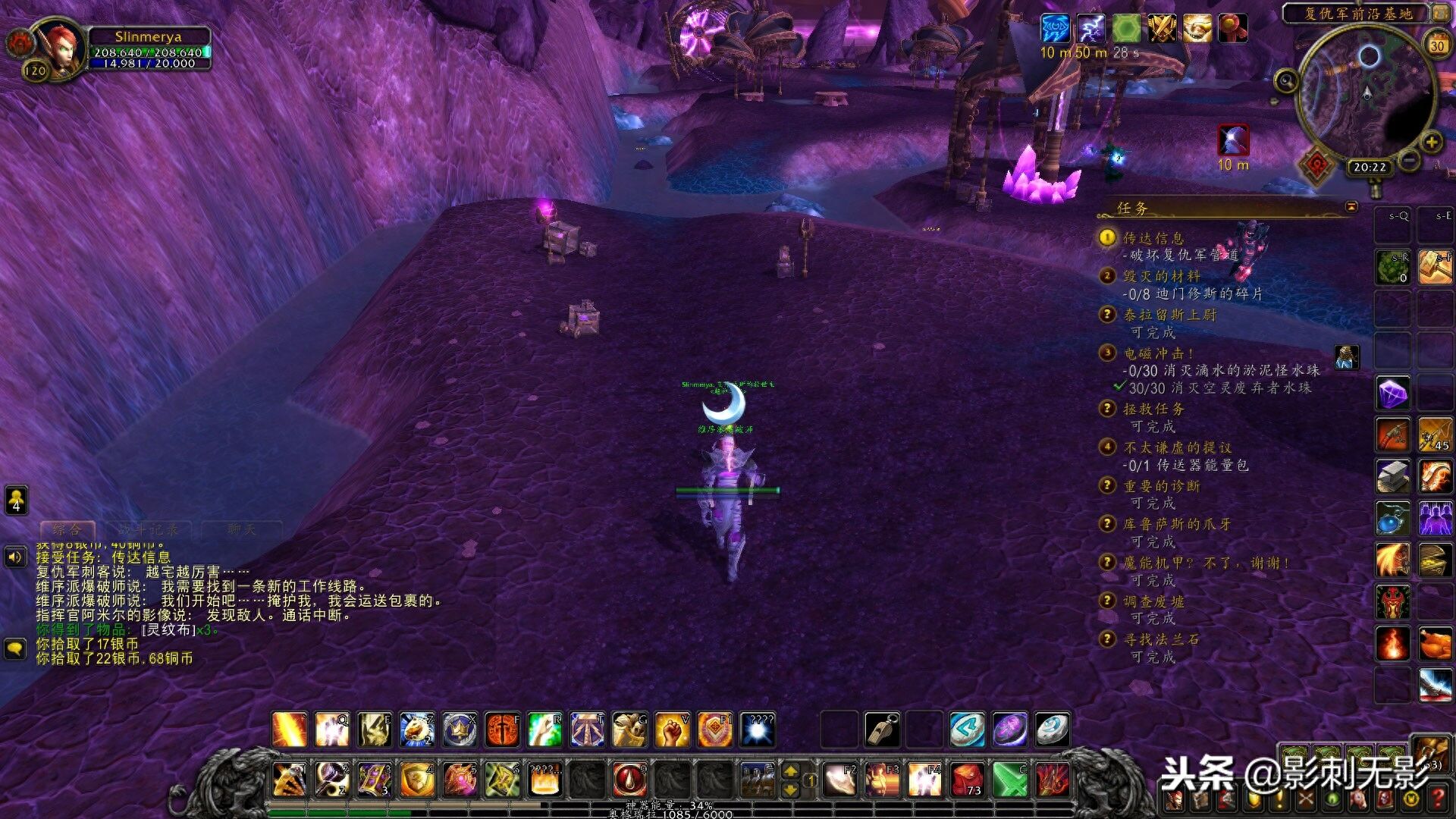1456x819 pixels.
Task: Toggle the chat speaker voice button
Action: coord(15,558)
